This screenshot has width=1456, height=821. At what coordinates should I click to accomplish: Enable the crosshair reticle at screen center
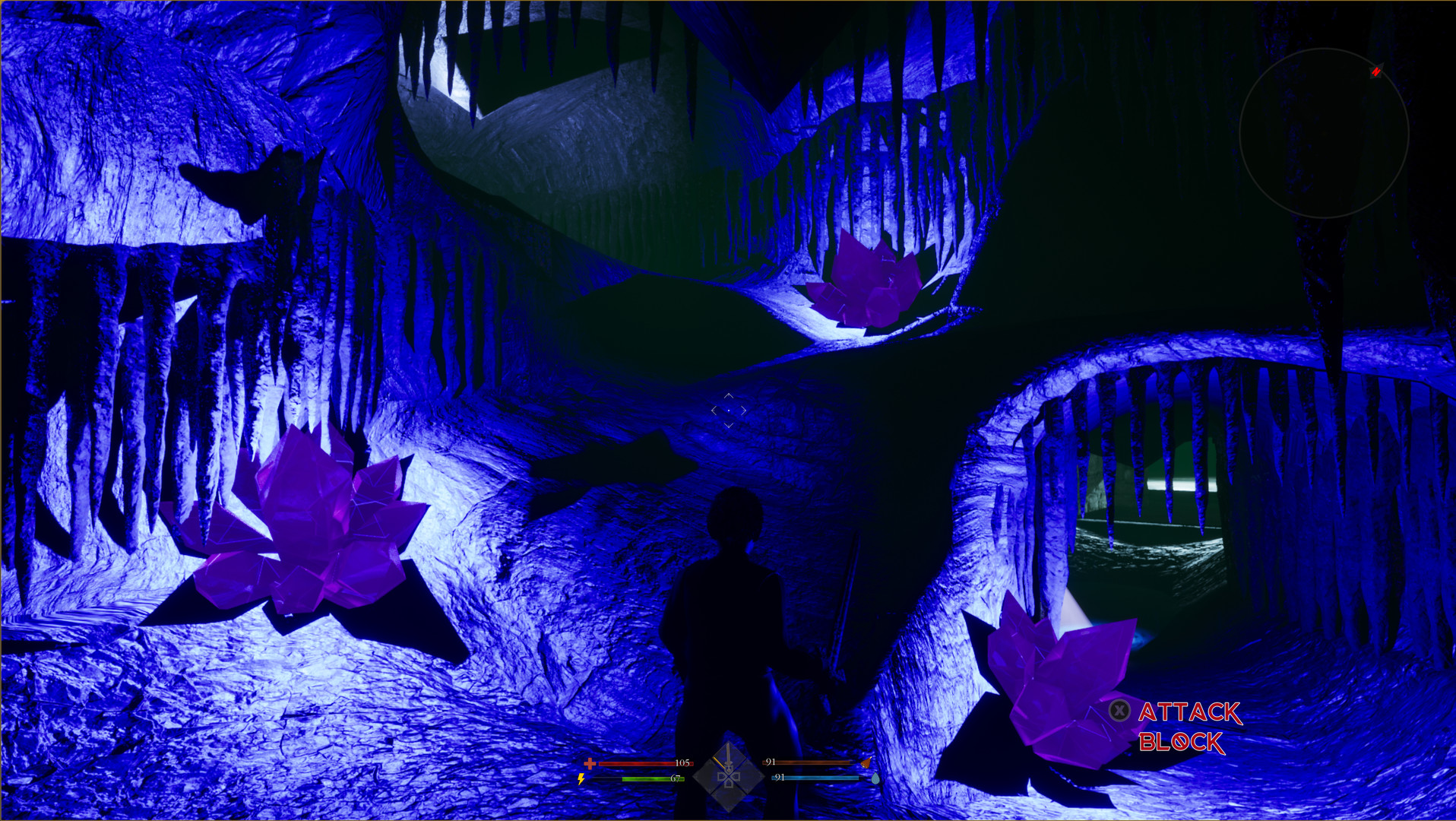click(728, 409)
